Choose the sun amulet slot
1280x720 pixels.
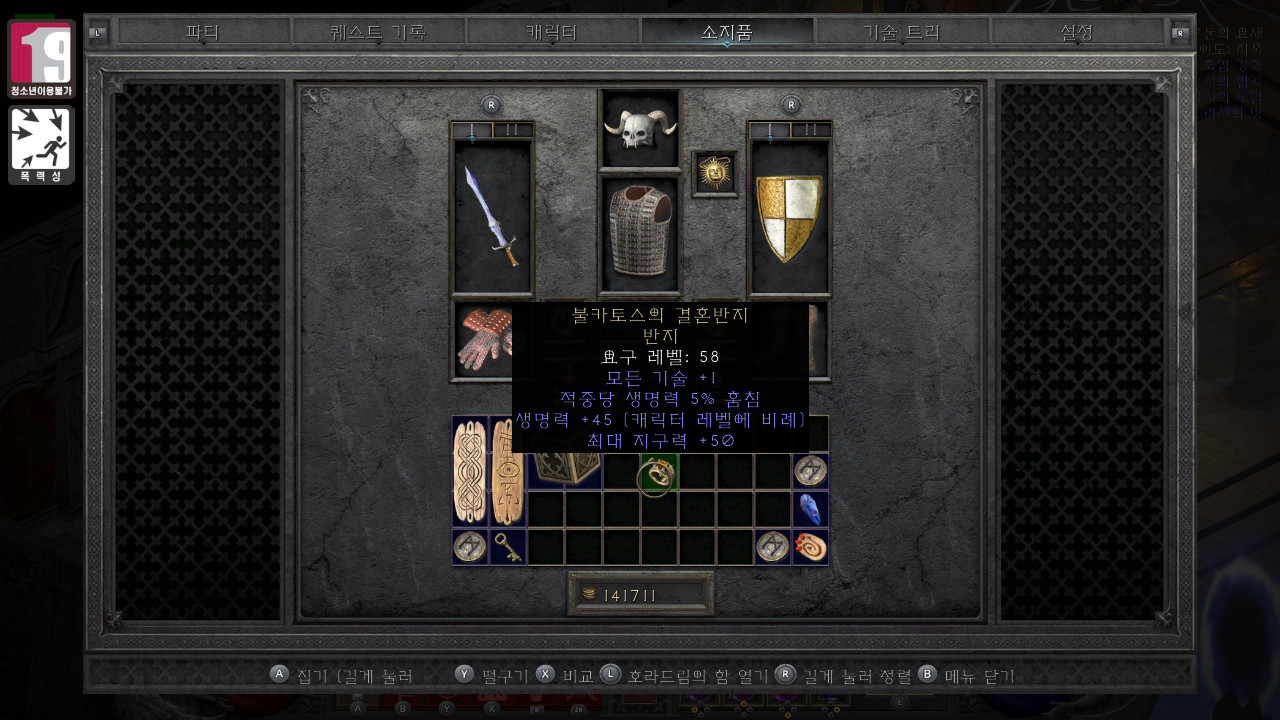[x=714, y=174]
